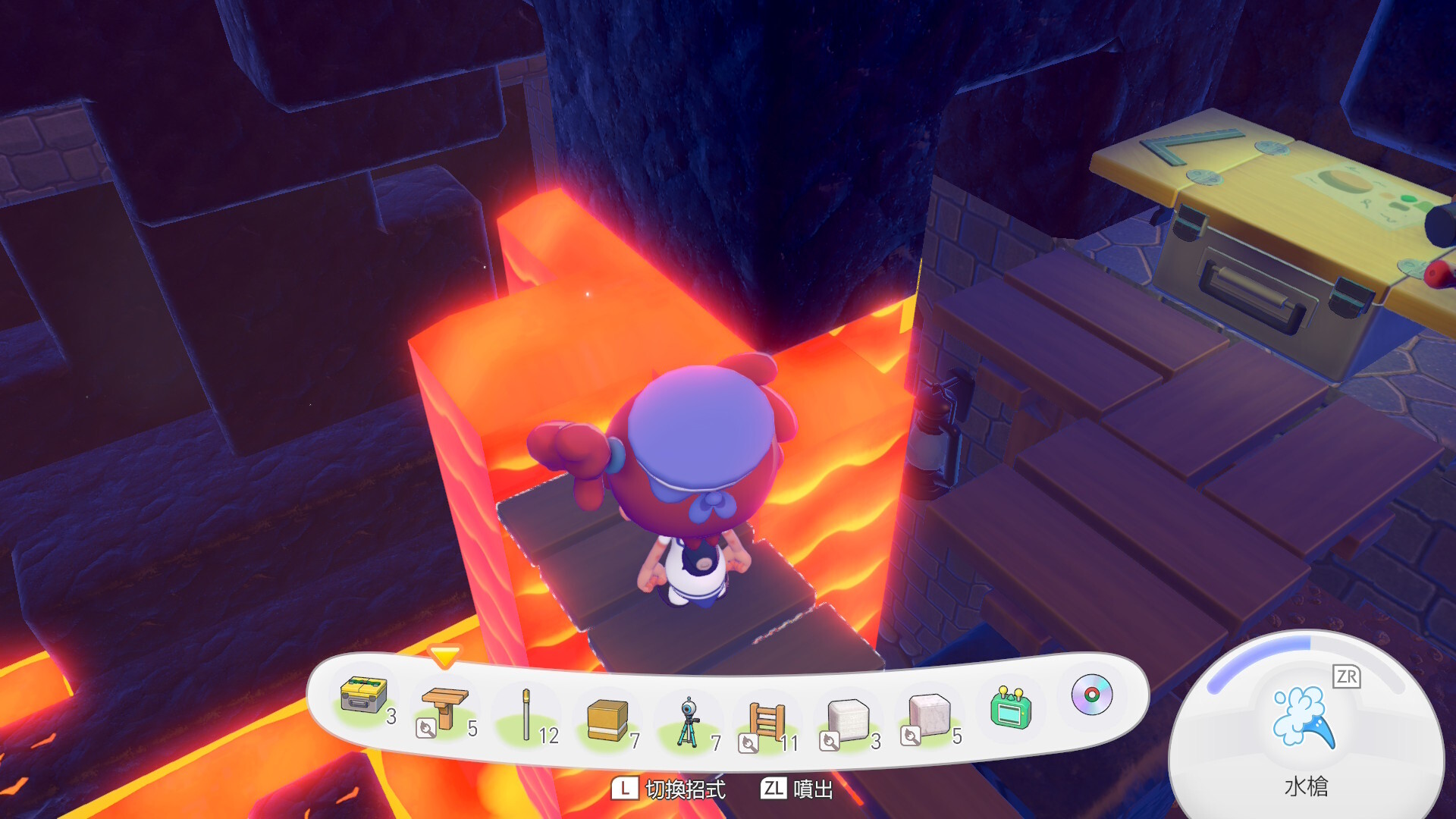Screen dimensions: 1456x819
Task: Select the music CD slot
Action: click(x=1091, y=695)
